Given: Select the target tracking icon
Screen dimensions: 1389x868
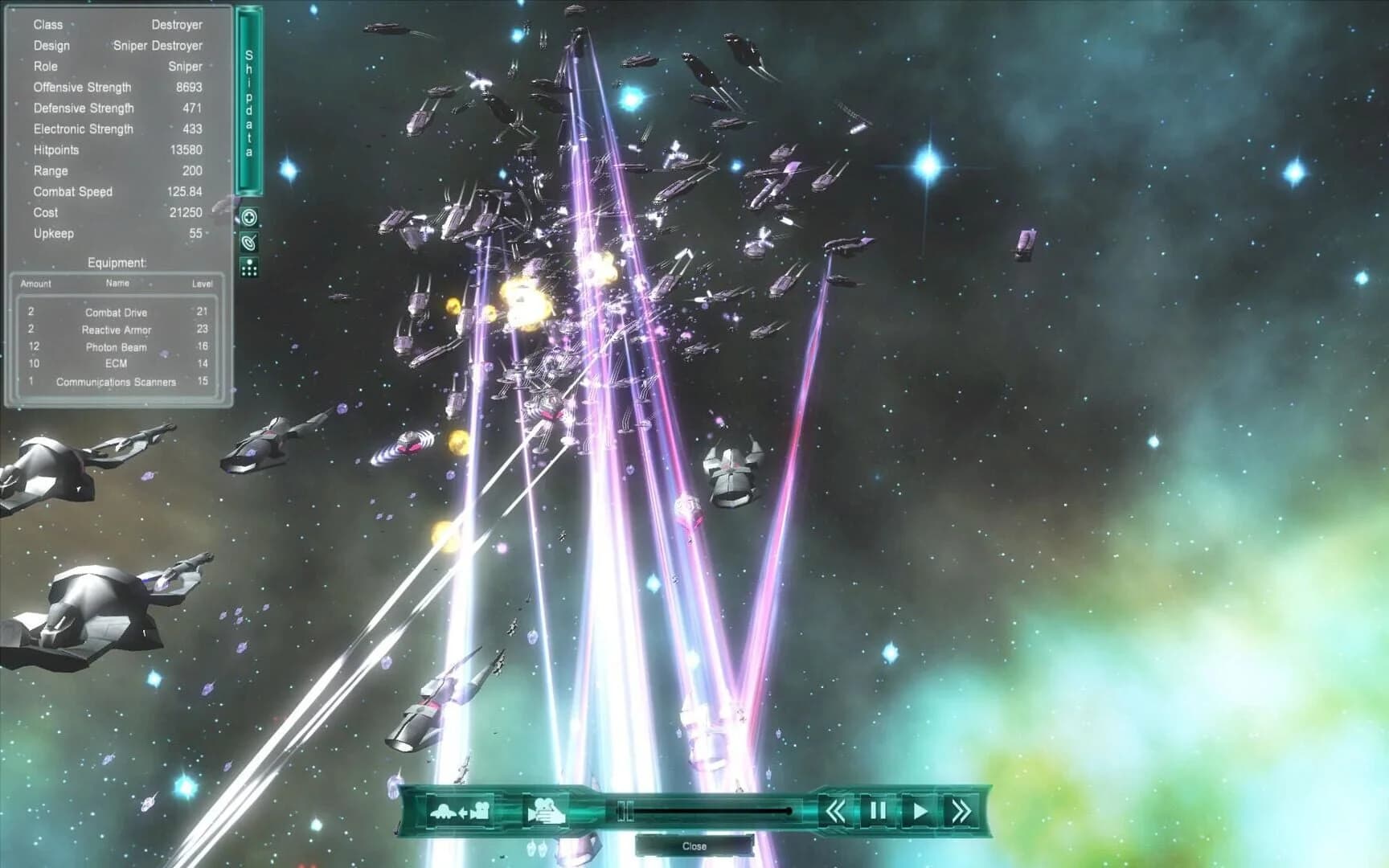Looking at the screenshot, I should tap(250, 244).
